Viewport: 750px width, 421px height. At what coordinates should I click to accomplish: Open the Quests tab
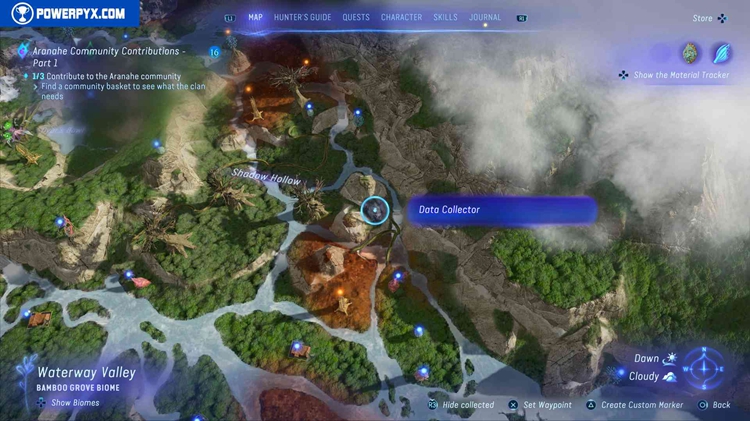tap(355, 17)
